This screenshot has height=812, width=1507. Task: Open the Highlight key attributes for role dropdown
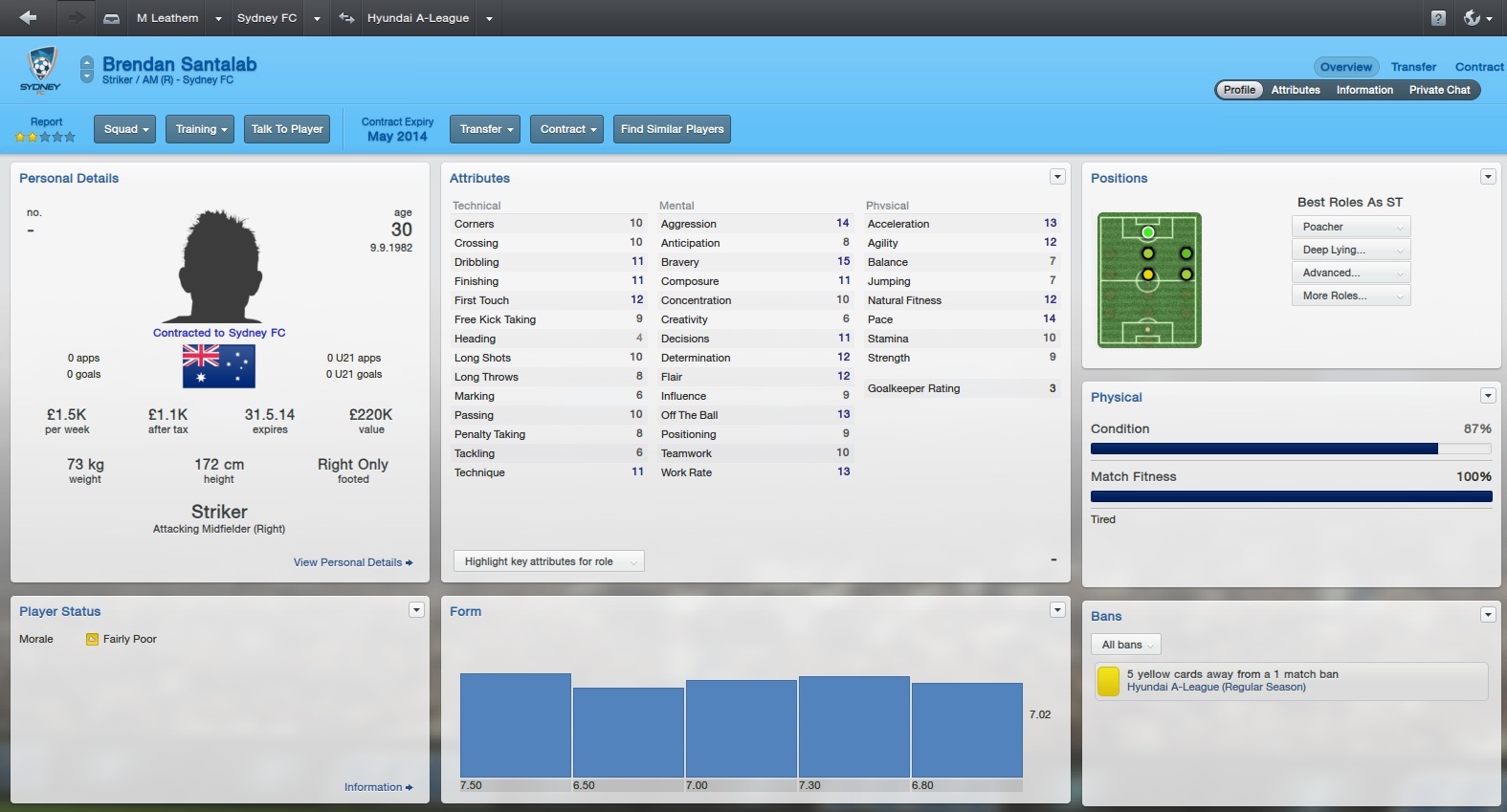(x=548, y=561)
